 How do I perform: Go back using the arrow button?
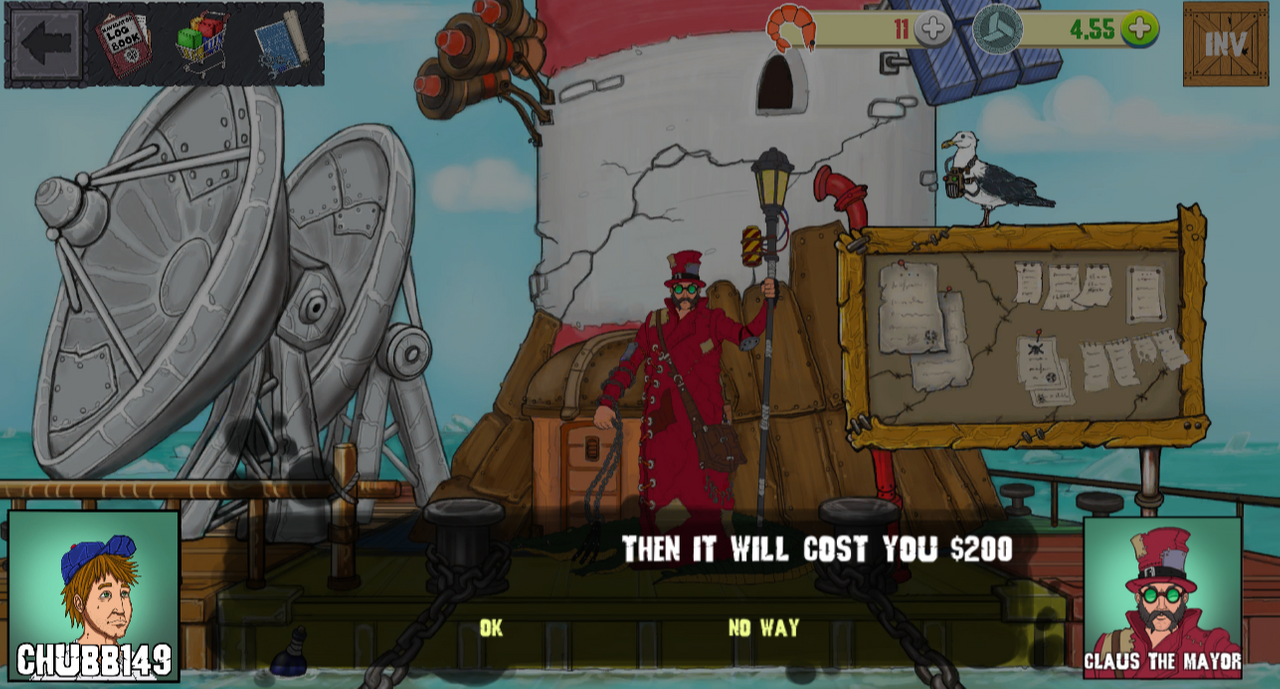(x=46, y=44)
